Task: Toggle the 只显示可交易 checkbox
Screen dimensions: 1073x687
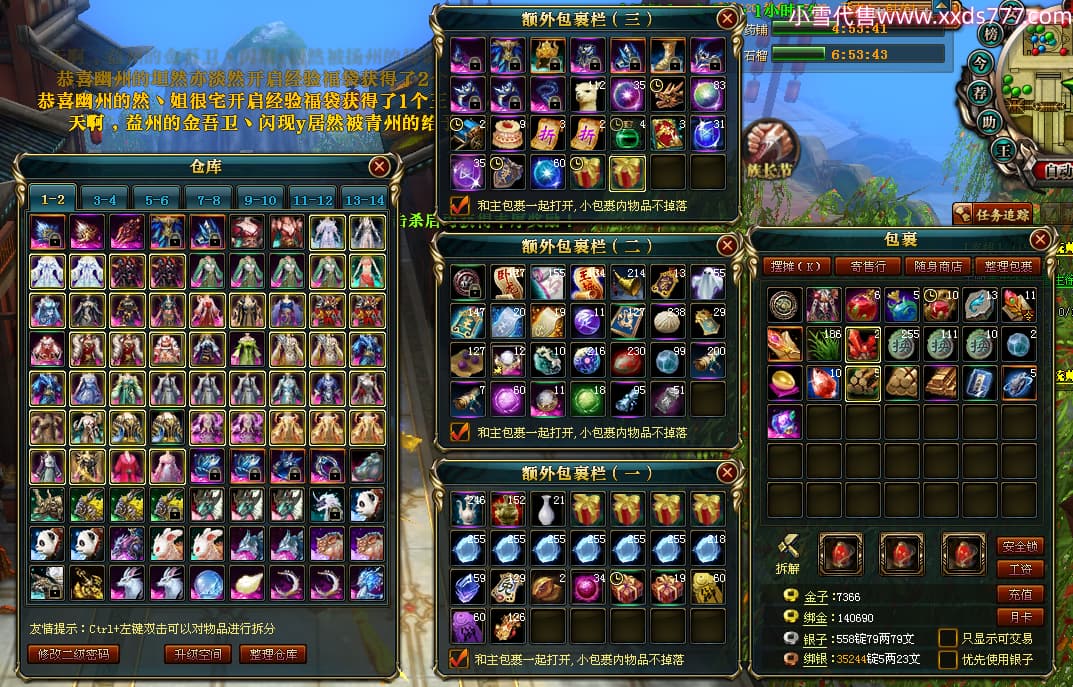Action: (x=947, y=638)
